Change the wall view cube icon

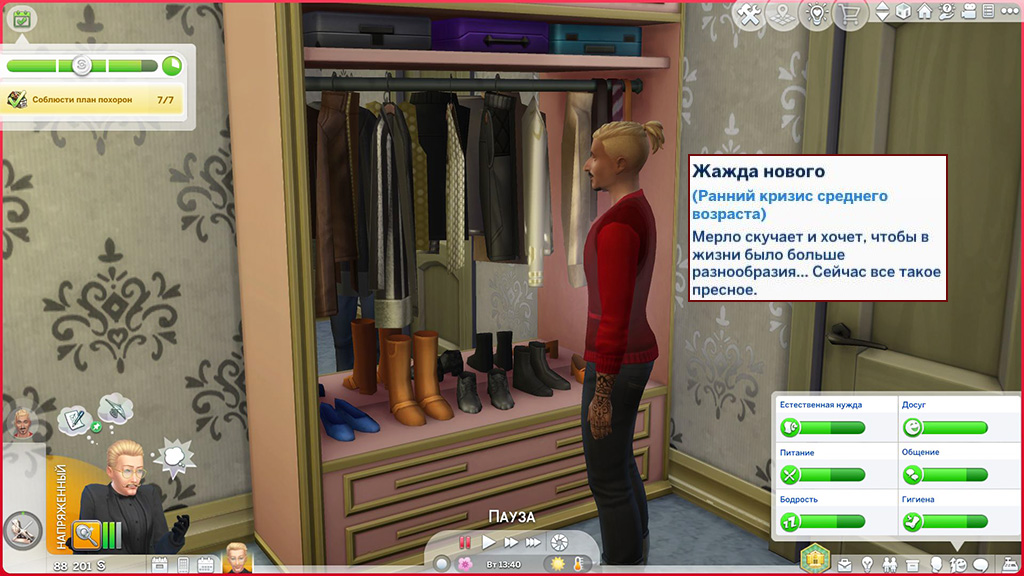[903, 13]
